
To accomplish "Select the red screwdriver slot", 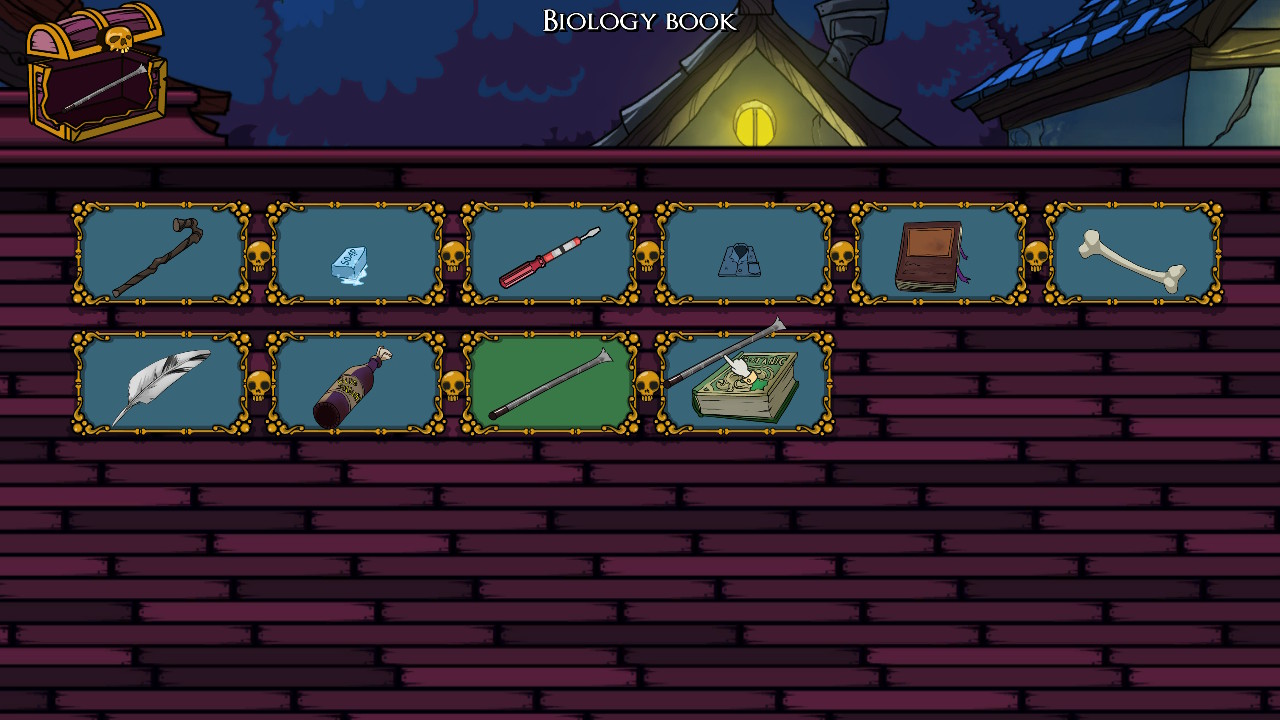I will [x=549, y=254].
